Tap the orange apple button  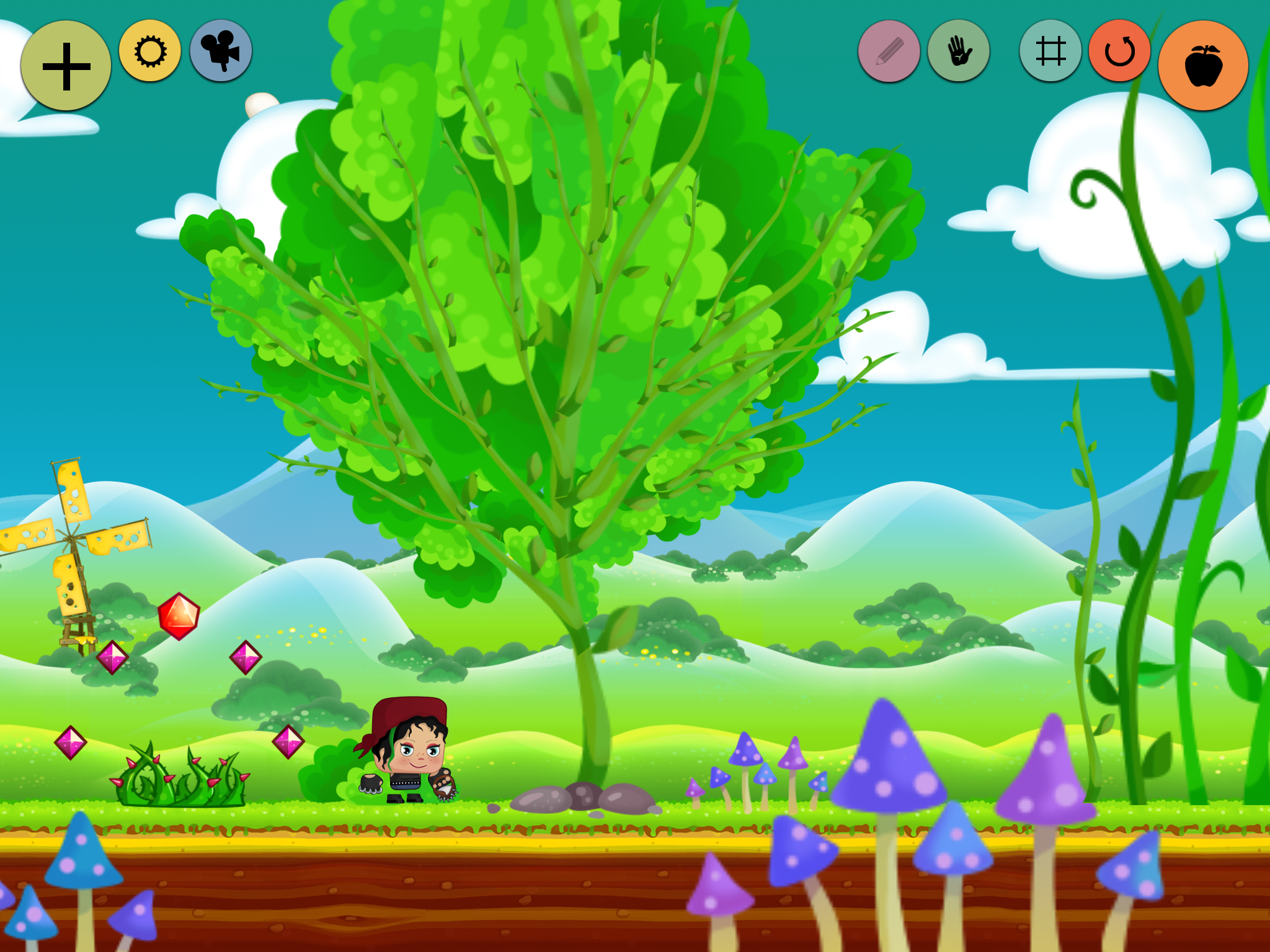tap(1203, 66)
